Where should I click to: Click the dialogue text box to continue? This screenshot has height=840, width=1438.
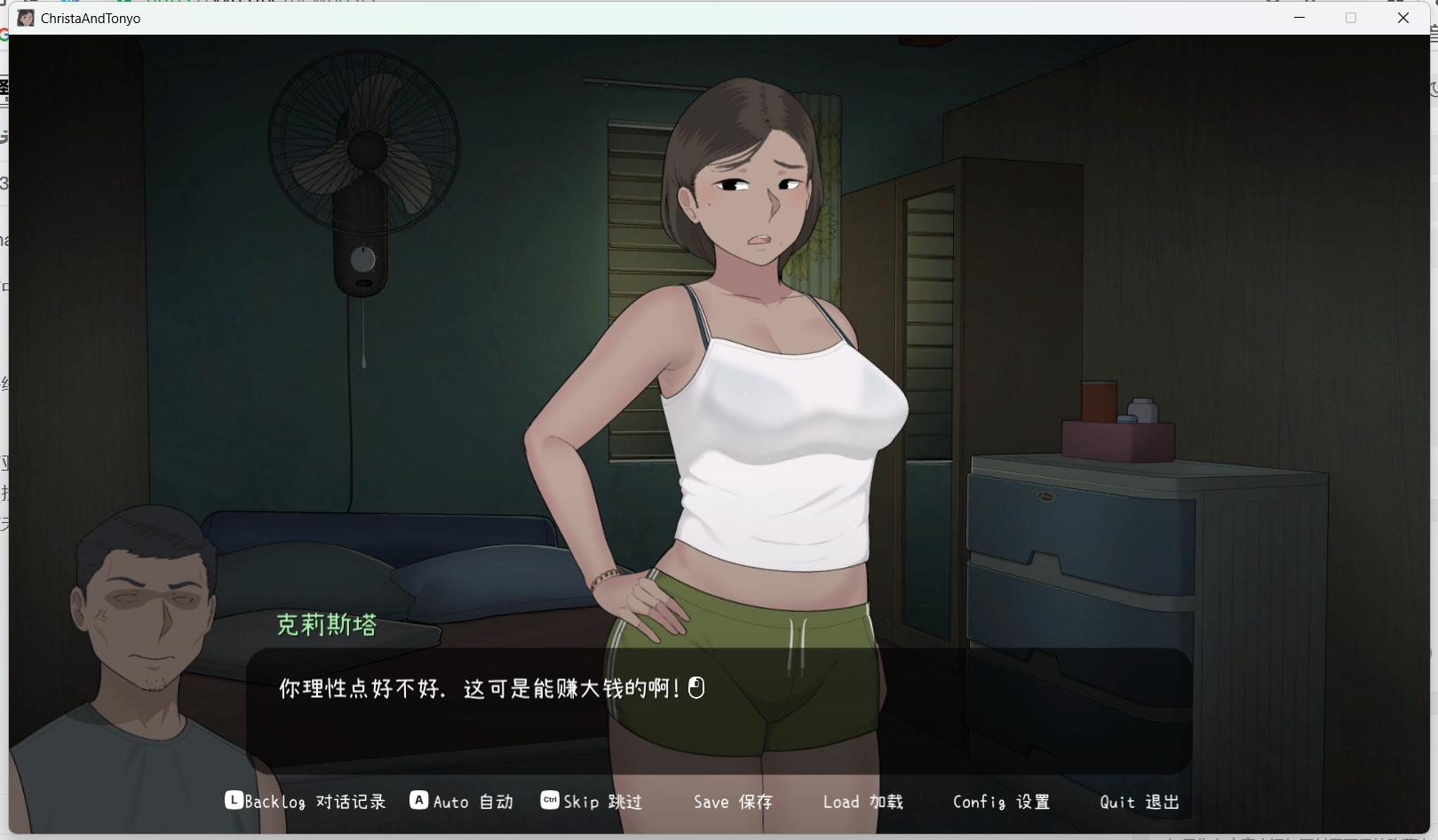pyautogui.click(x=718, y=710)
